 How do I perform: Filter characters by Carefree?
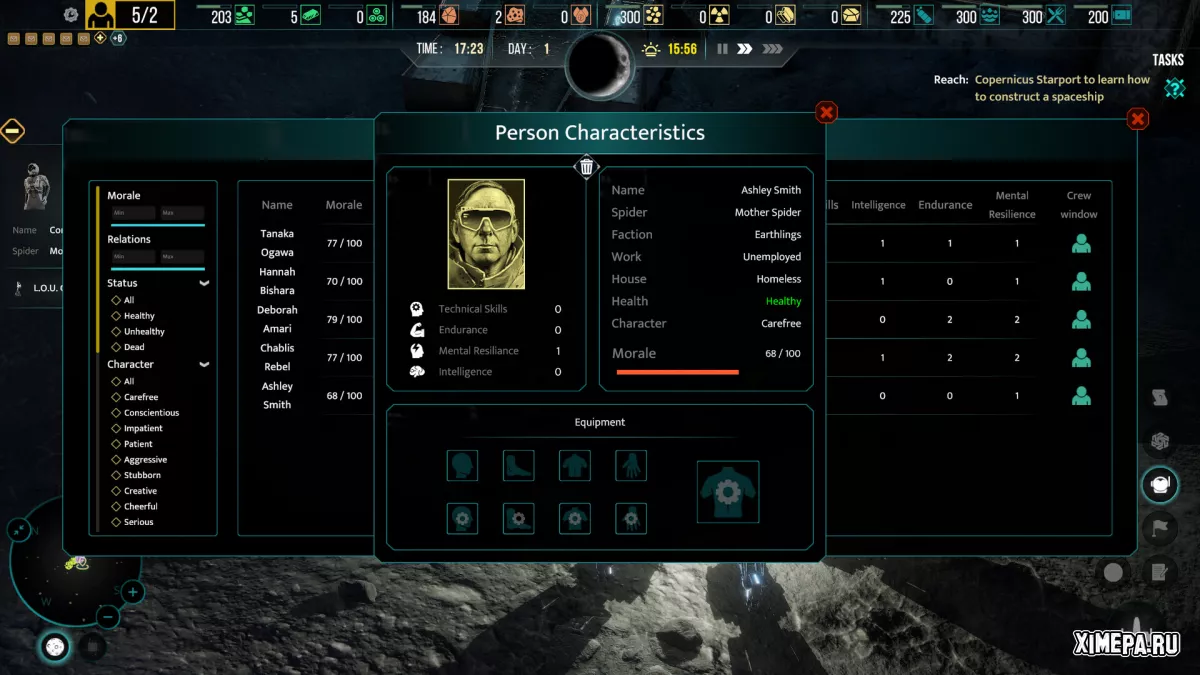coord(116,397)
